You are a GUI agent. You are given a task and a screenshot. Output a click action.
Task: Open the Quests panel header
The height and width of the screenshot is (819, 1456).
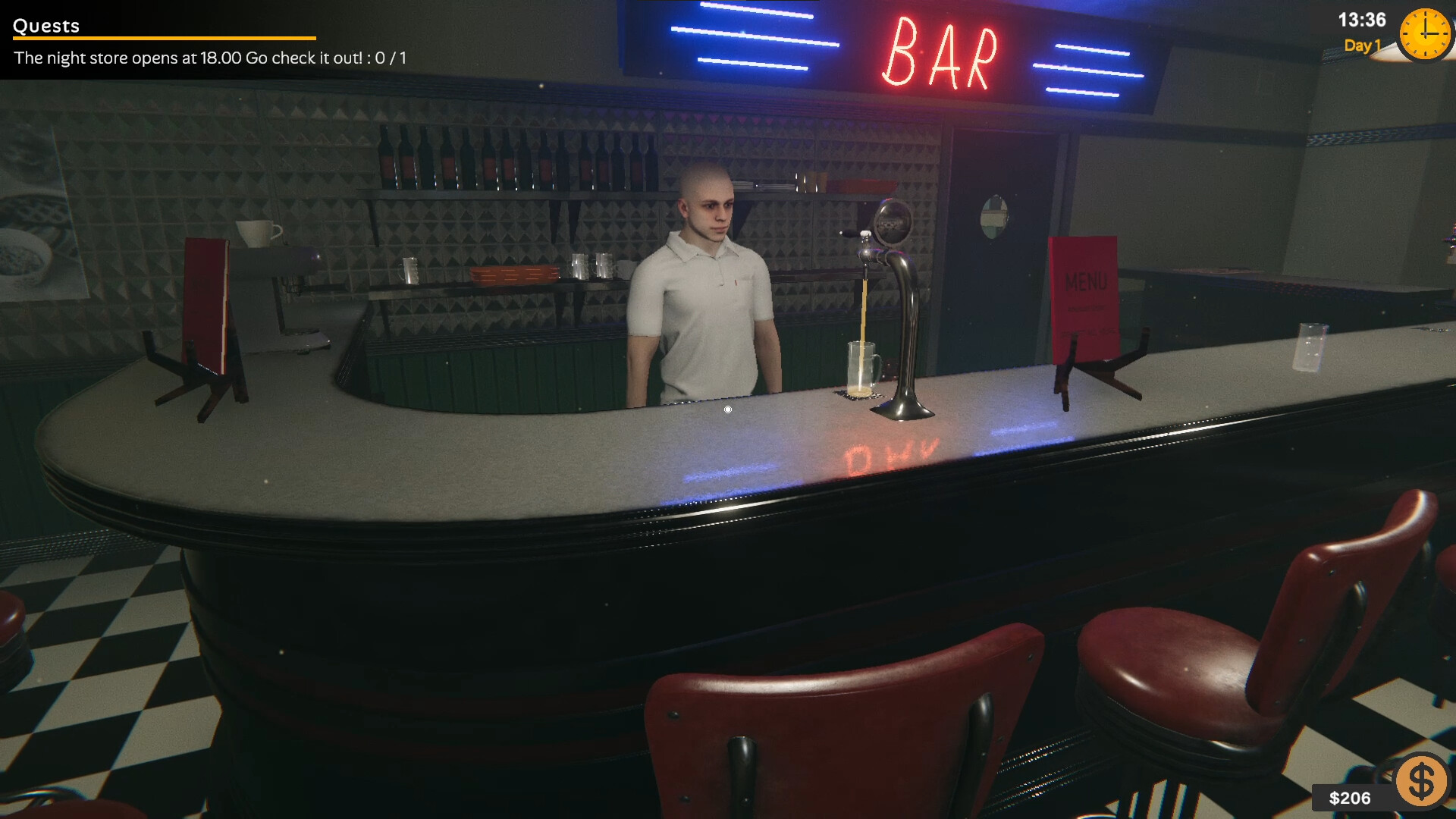[x=45, y=25]
